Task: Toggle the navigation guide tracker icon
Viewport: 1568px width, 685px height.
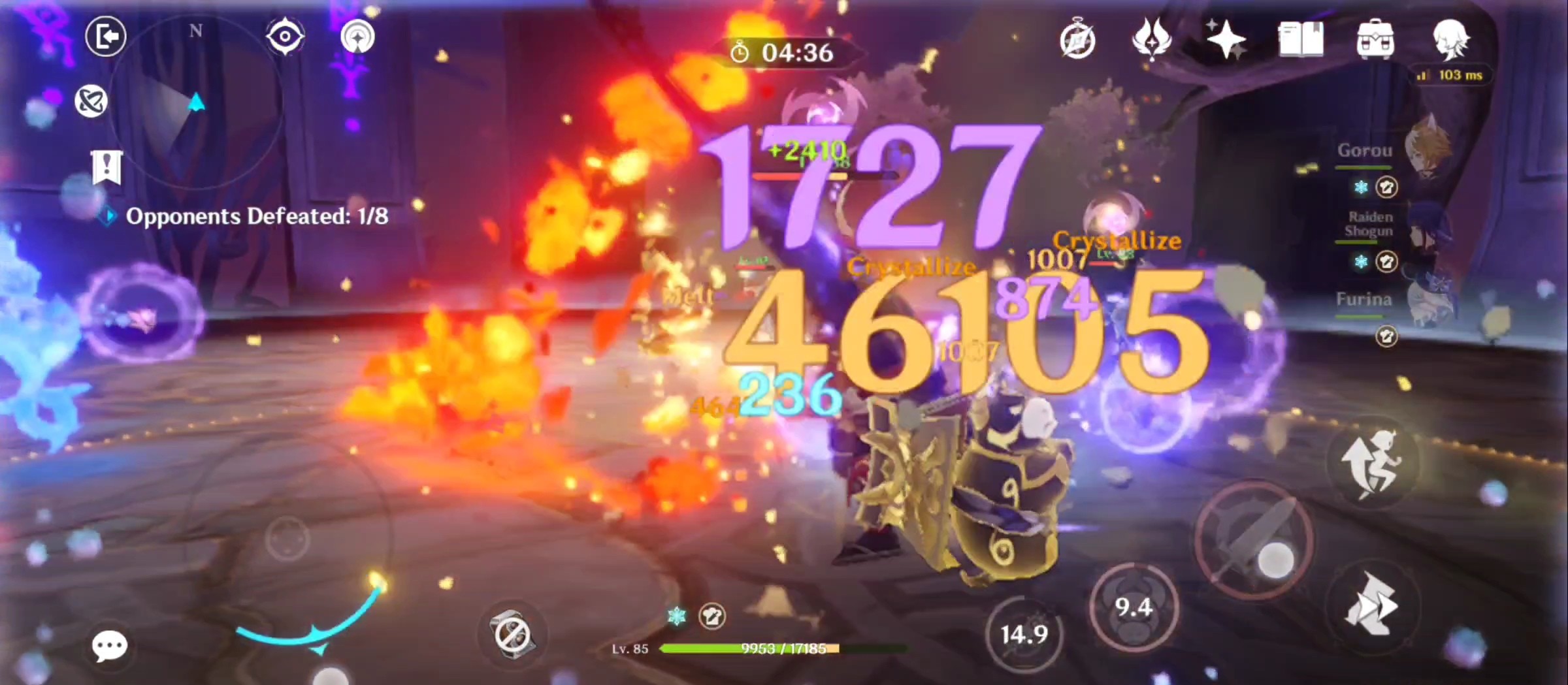Action: pos(91,102)
